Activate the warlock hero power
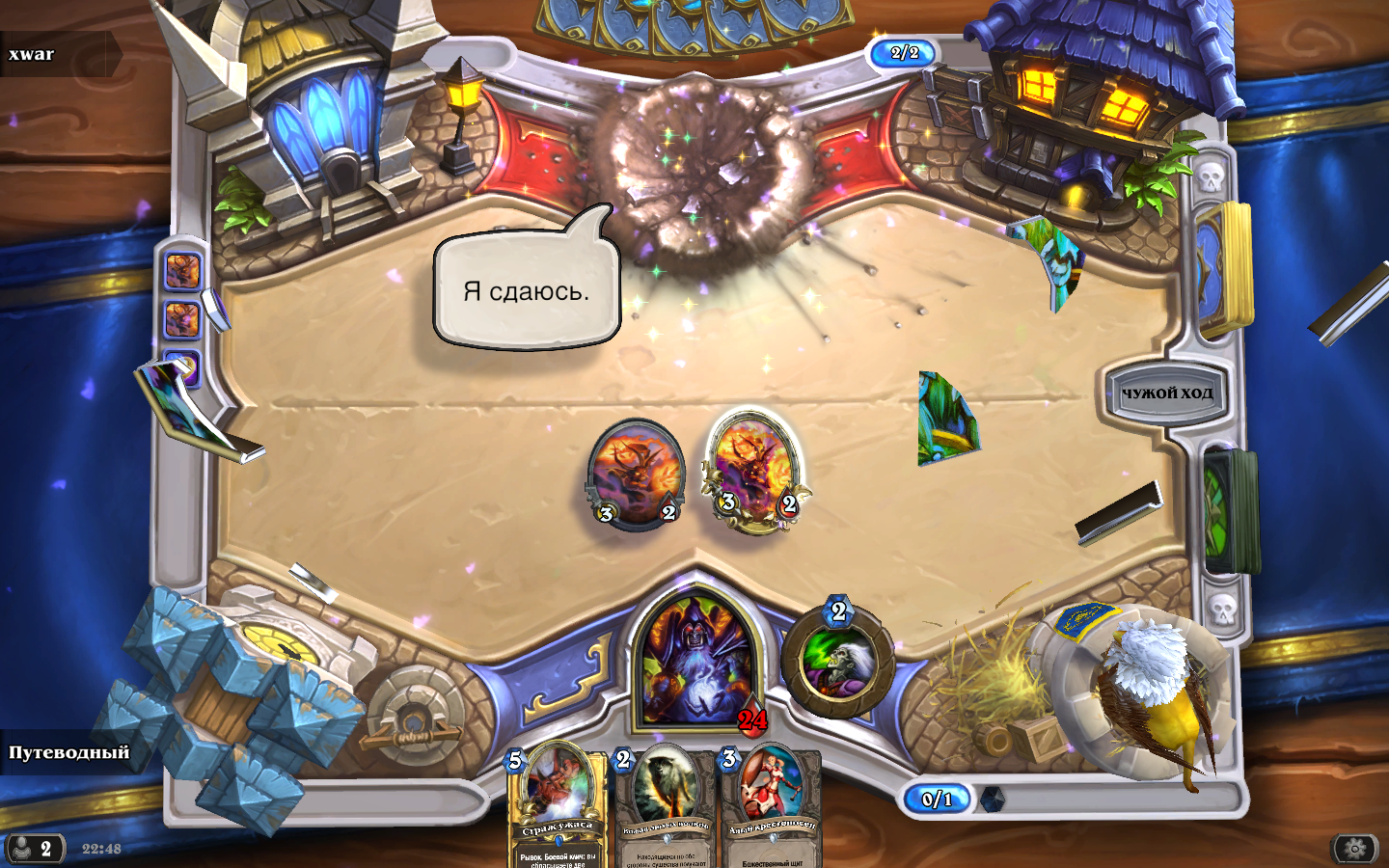 coord(837,661)
